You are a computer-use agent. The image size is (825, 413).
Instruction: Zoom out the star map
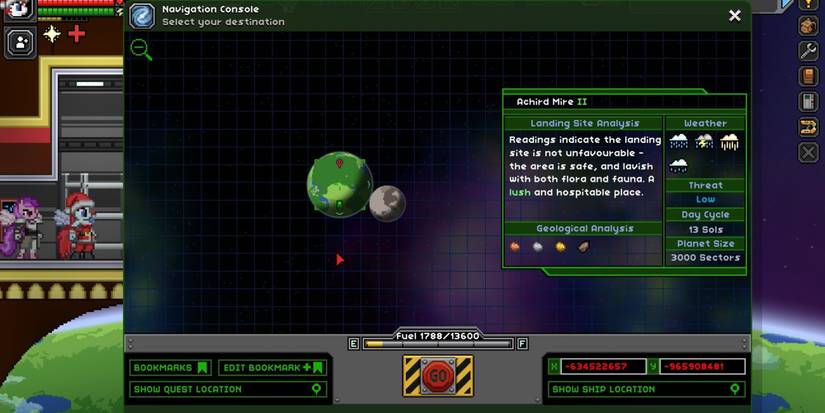(141, 49)
